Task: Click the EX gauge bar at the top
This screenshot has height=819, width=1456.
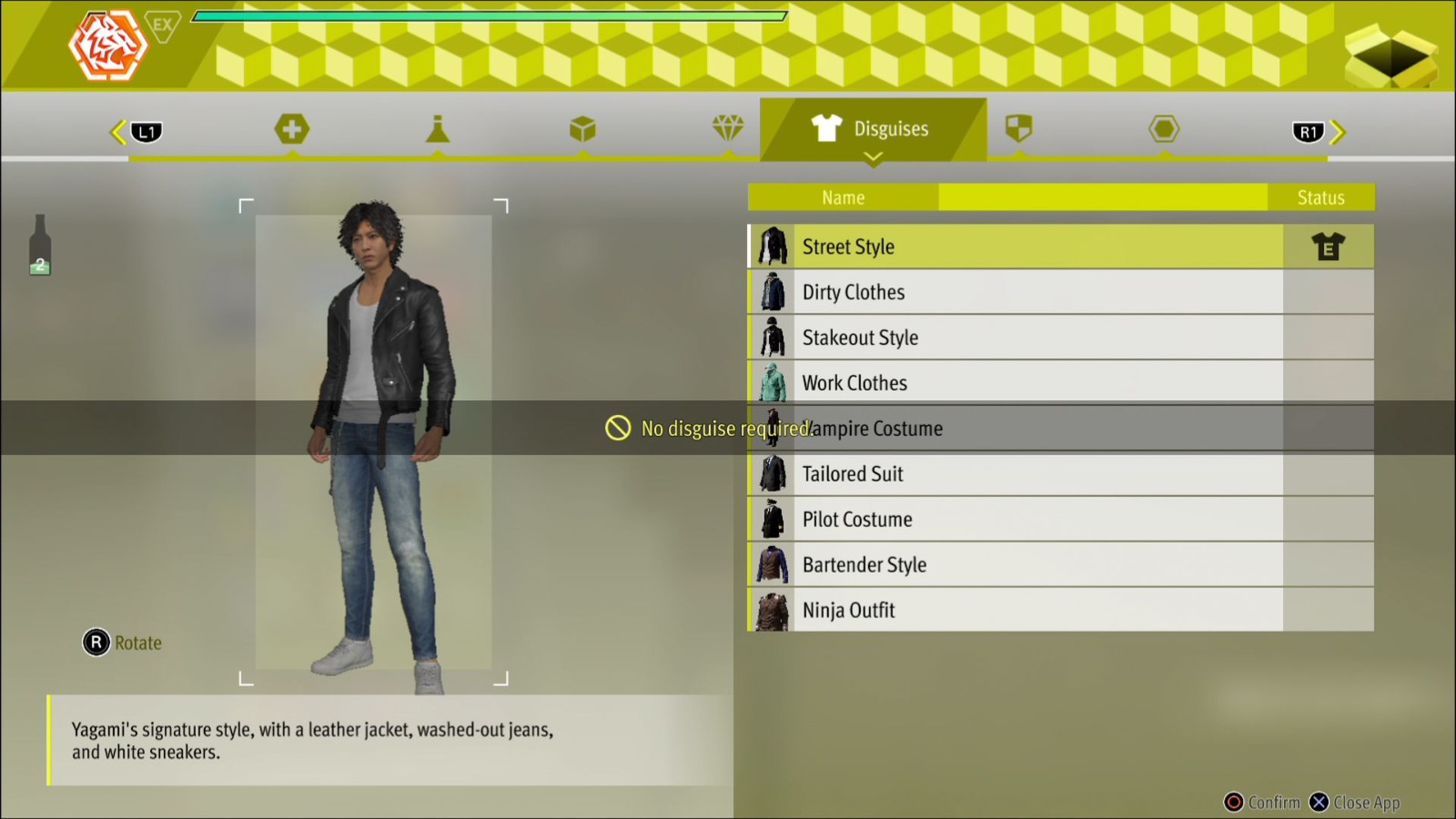Action: 489,15
